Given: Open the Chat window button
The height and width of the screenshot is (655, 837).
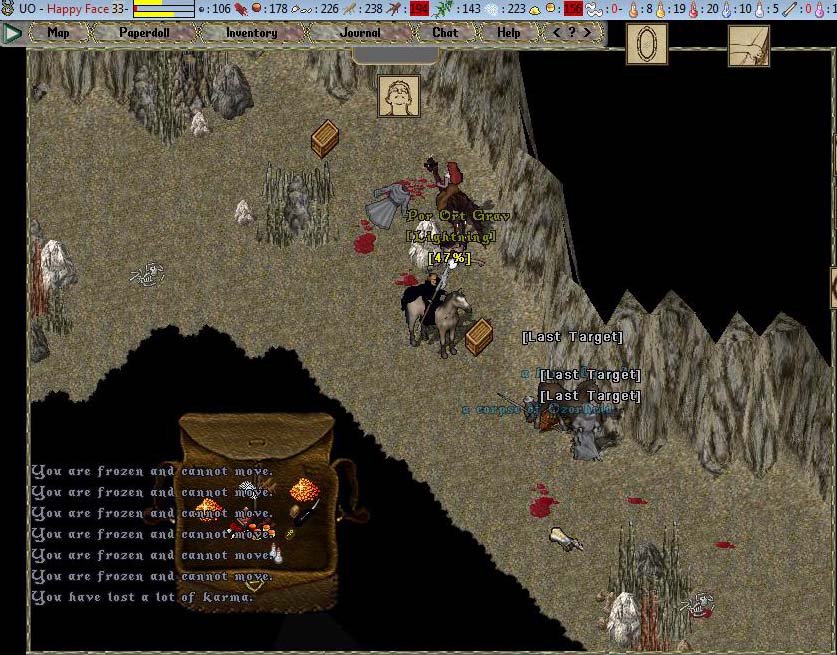Looking at the screenshot, I should pos(445,32).
